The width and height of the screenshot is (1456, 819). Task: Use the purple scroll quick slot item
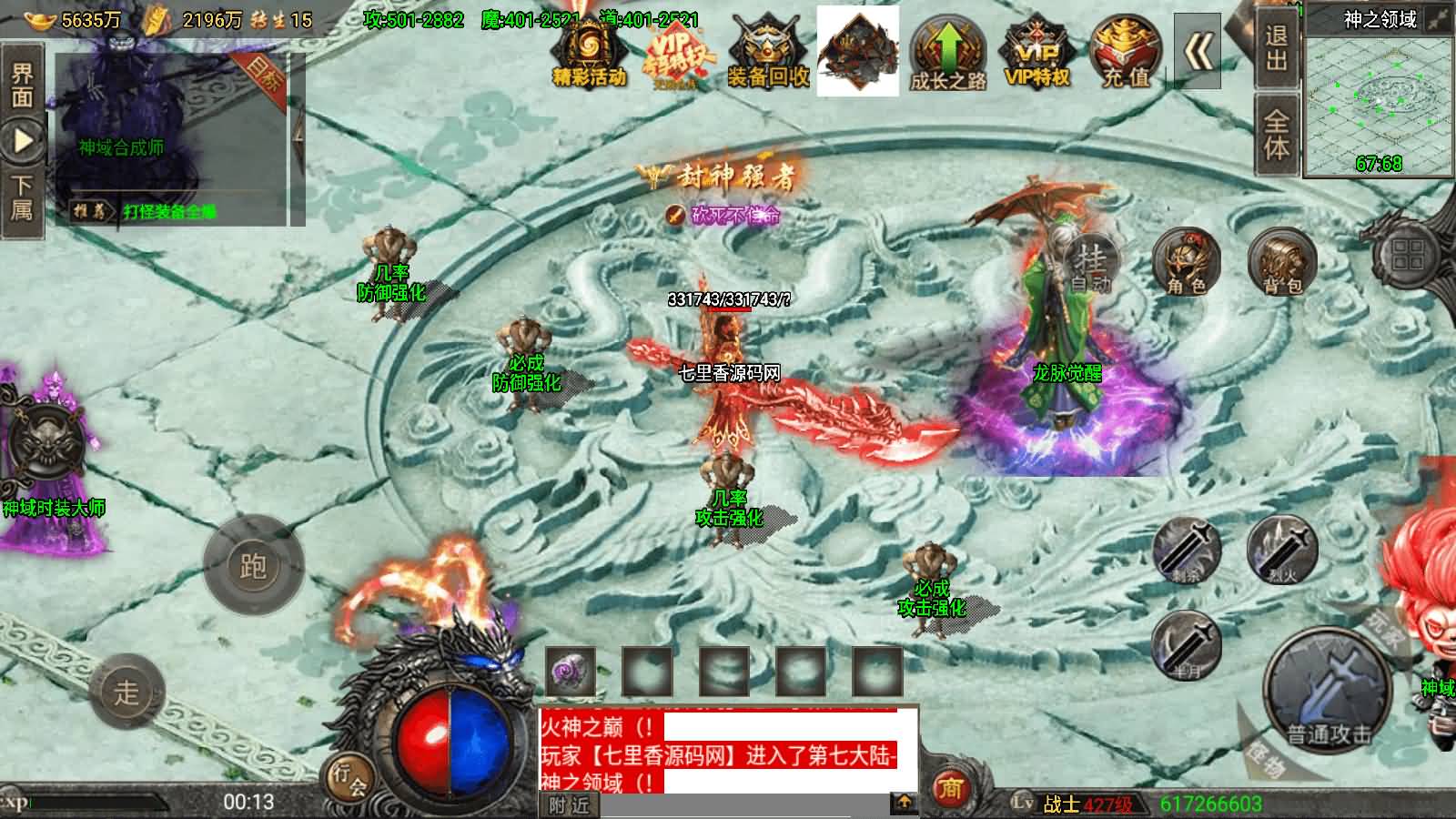[x=571, y=672]
